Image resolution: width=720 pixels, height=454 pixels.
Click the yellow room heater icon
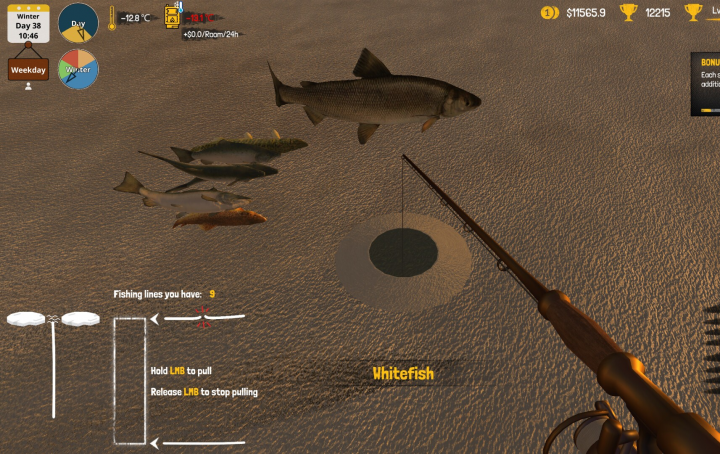172,16
